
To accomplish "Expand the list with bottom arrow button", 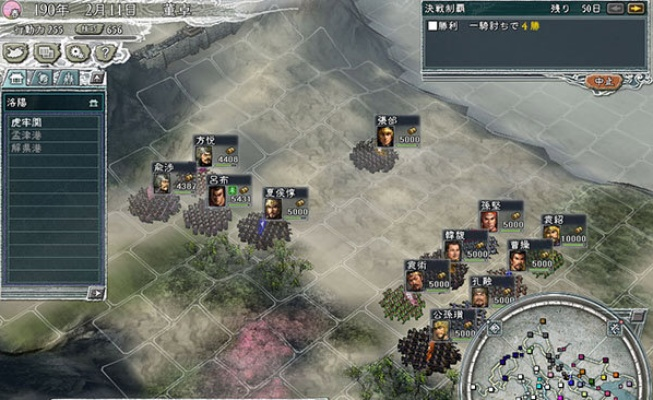I will click(x=96, y=292).
